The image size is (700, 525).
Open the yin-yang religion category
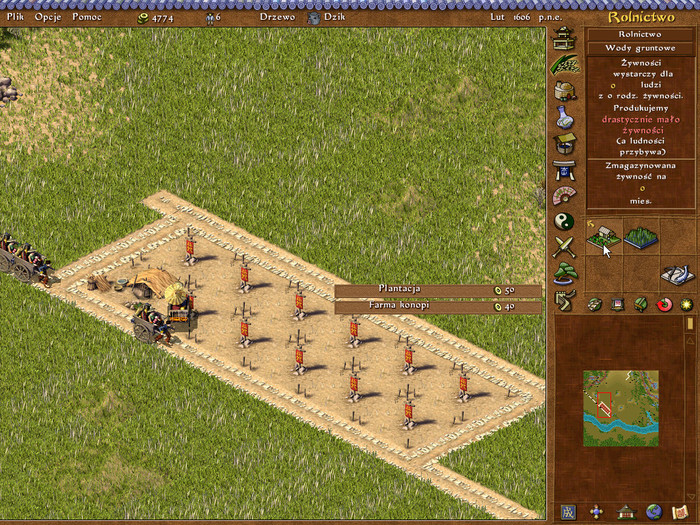(x=564, y=221)
